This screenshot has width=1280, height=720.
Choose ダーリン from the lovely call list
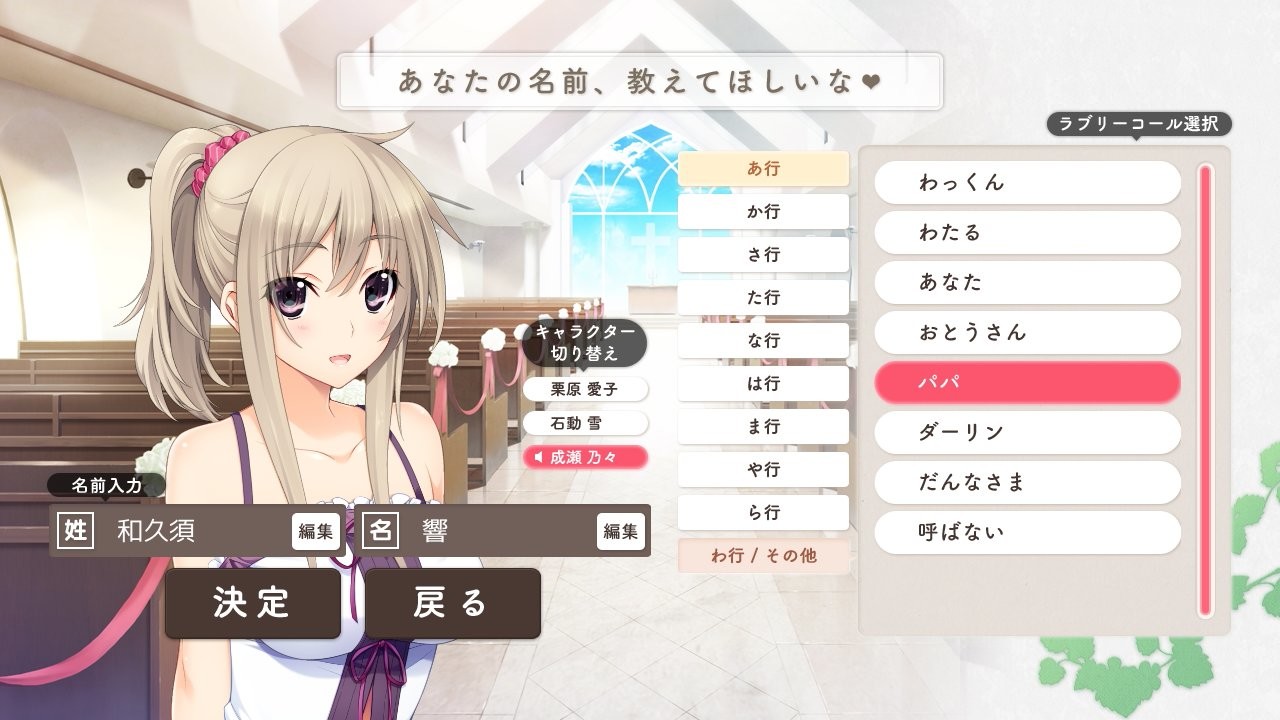click(1027, 432)
